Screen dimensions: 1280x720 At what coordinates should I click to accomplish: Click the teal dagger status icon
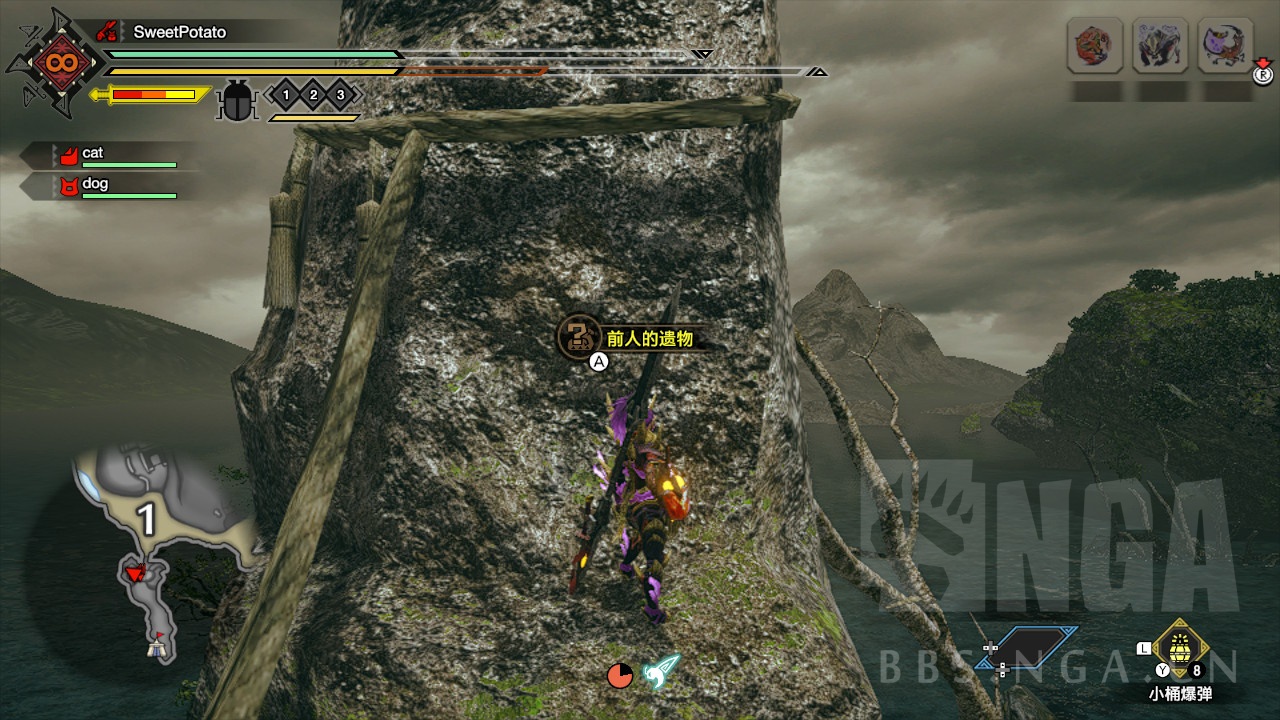(x=661, y=671)
